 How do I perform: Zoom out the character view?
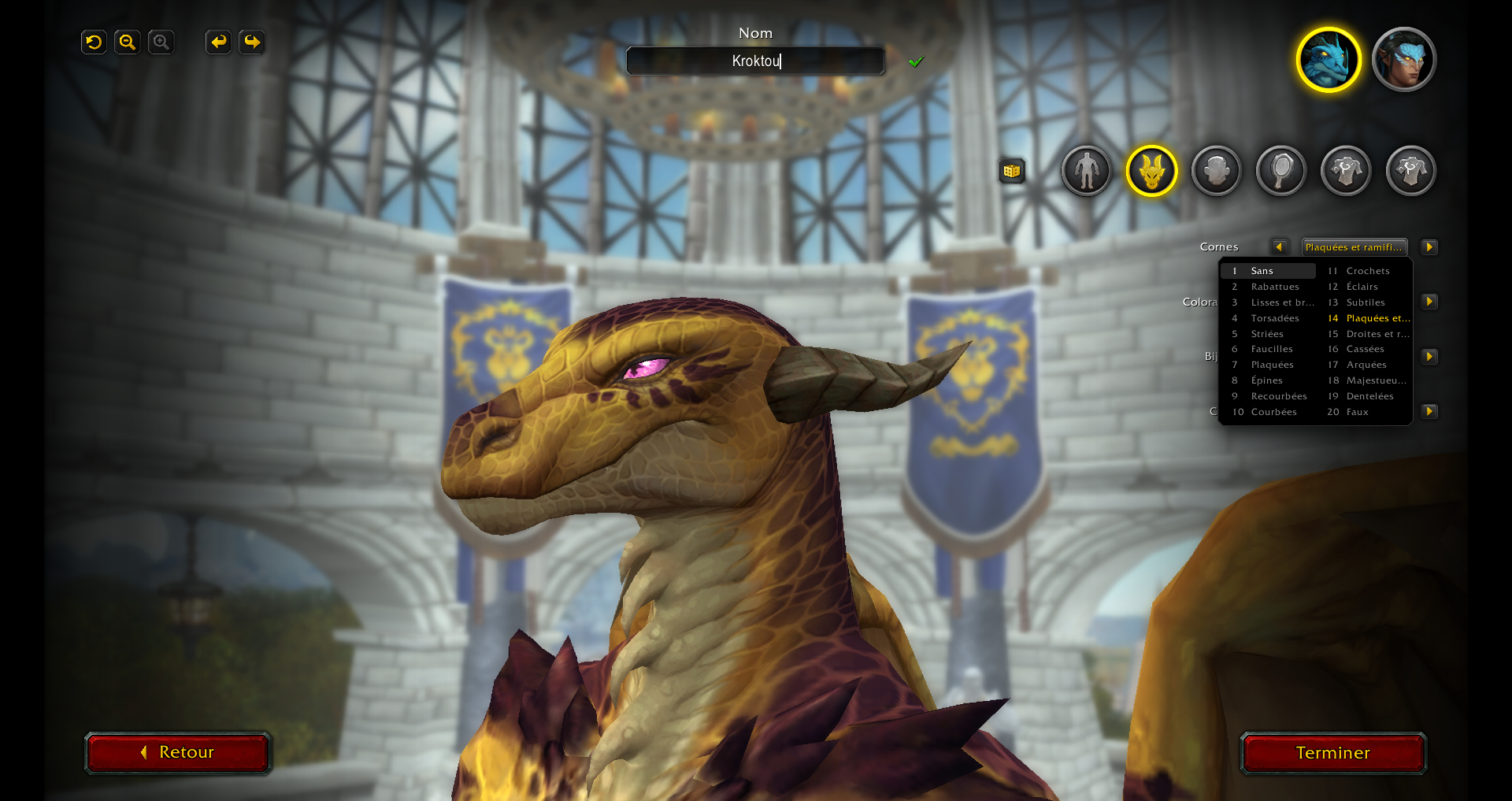coord(127,42)
